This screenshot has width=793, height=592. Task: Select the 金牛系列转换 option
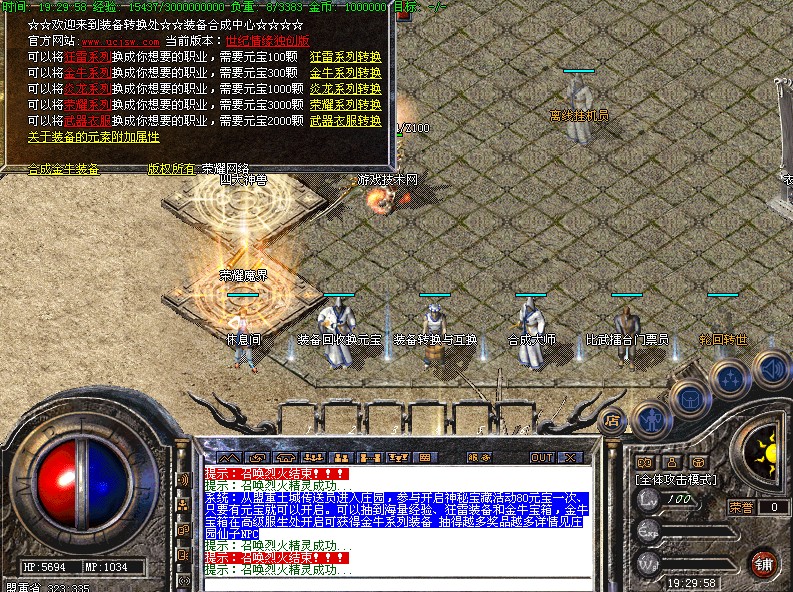pyautogui.click(x=345, y=73)
